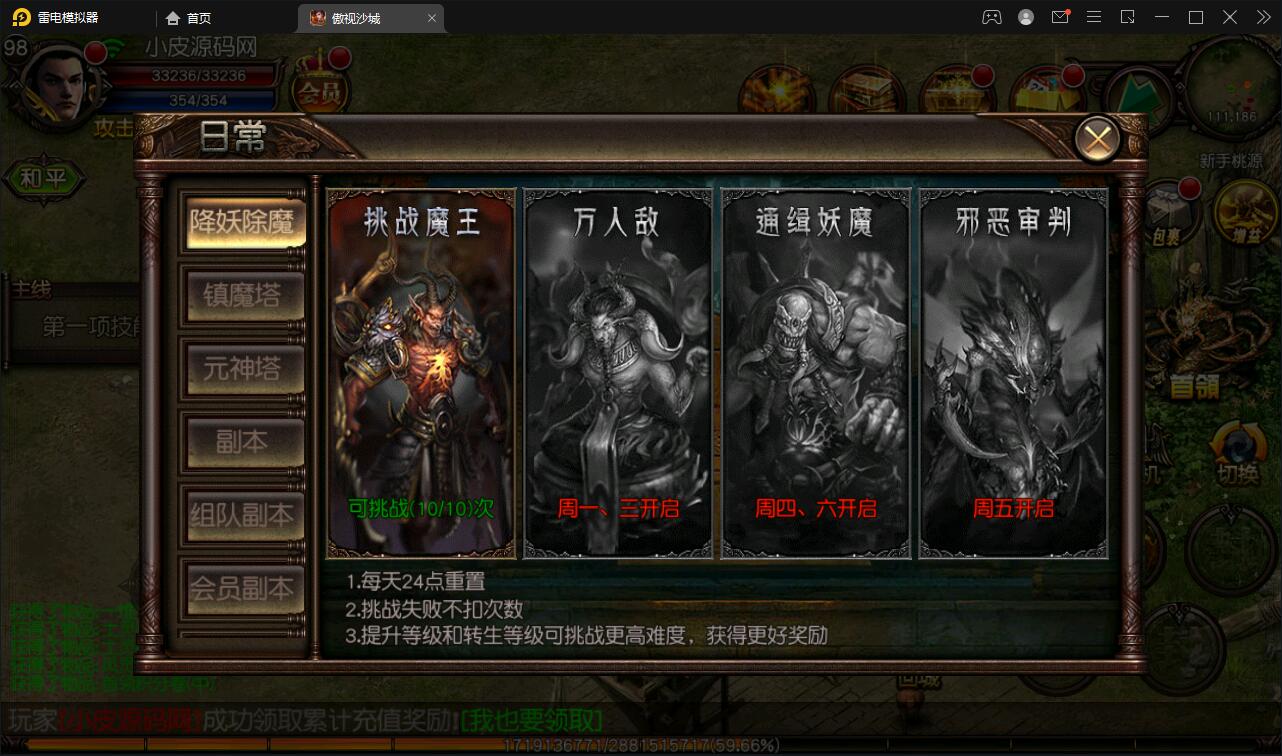Image resolution: width=1282 pixels, height=756 pixels.
Task: Start the 挑战魔王 boss challenge
Action: [418, 375]
